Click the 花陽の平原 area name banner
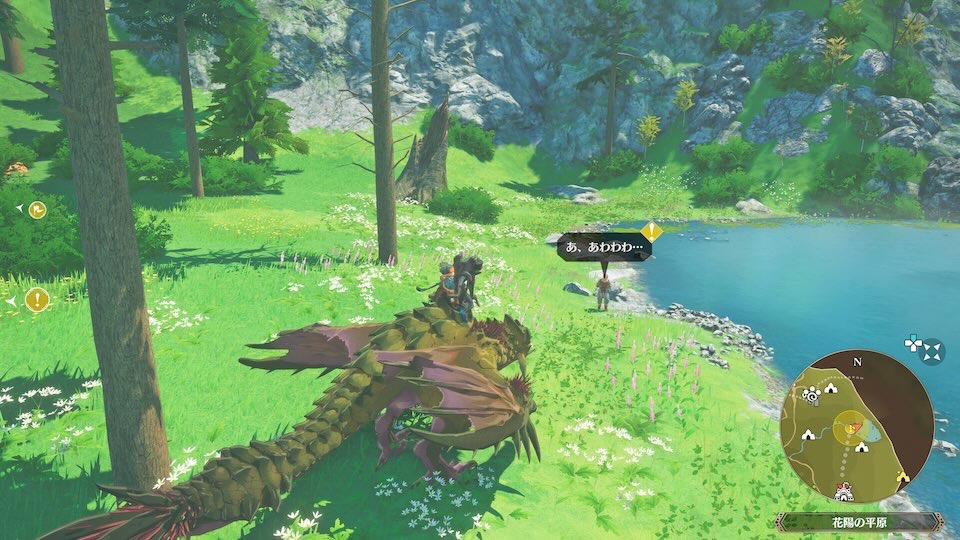960x540 pixels. pos(858,522)
